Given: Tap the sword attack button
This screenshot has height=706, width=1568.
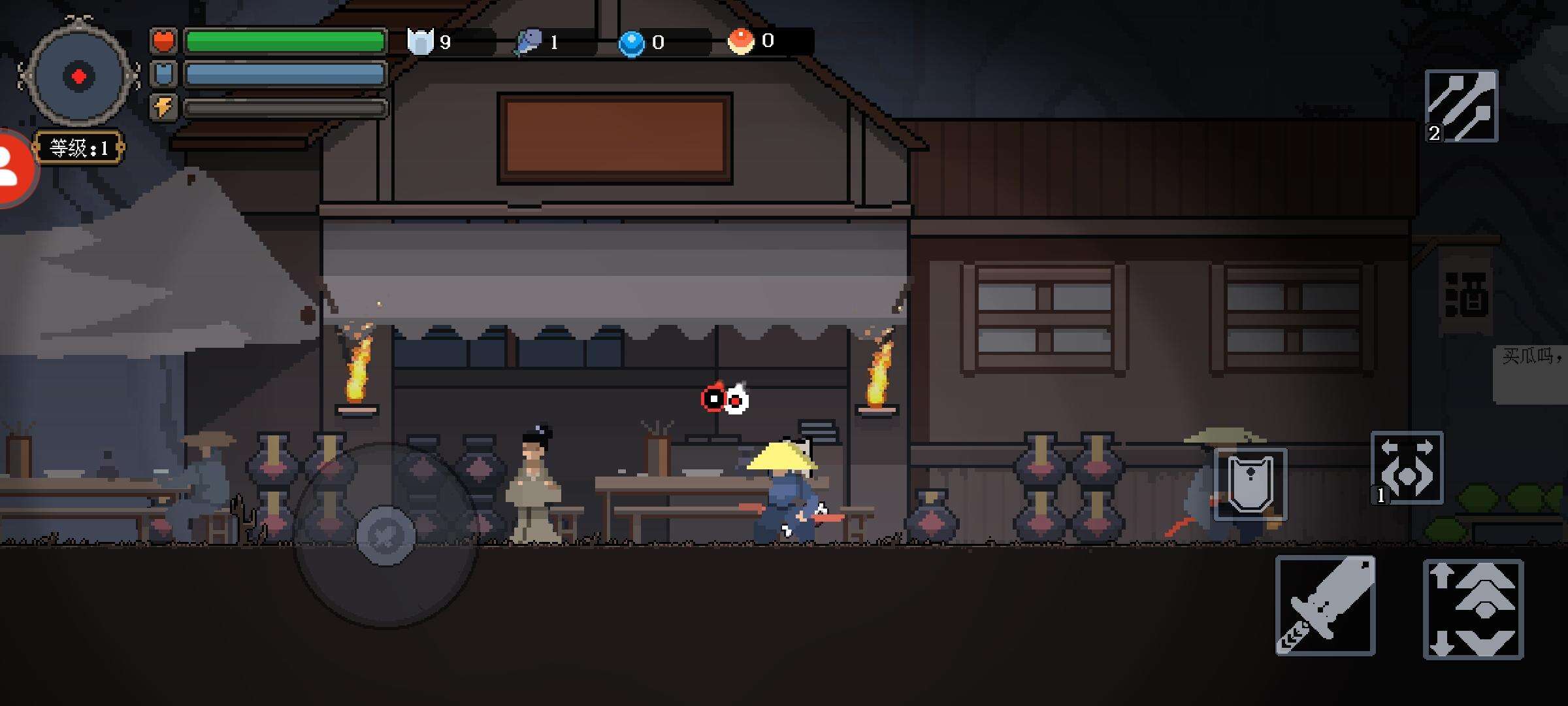Looking at the screenshot, I should (1325, 605).
